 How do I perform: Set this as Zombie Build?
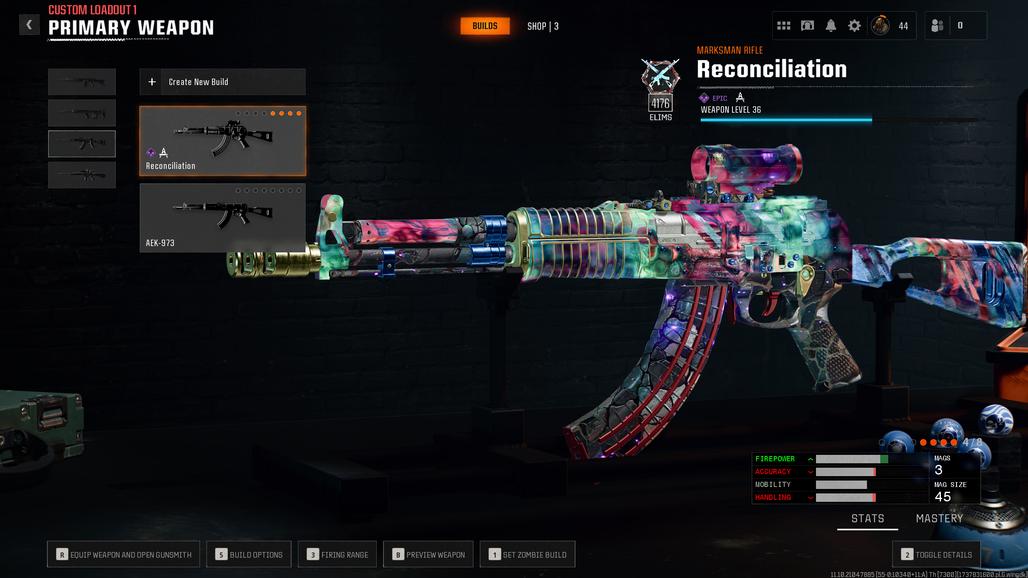pos(528,554)
